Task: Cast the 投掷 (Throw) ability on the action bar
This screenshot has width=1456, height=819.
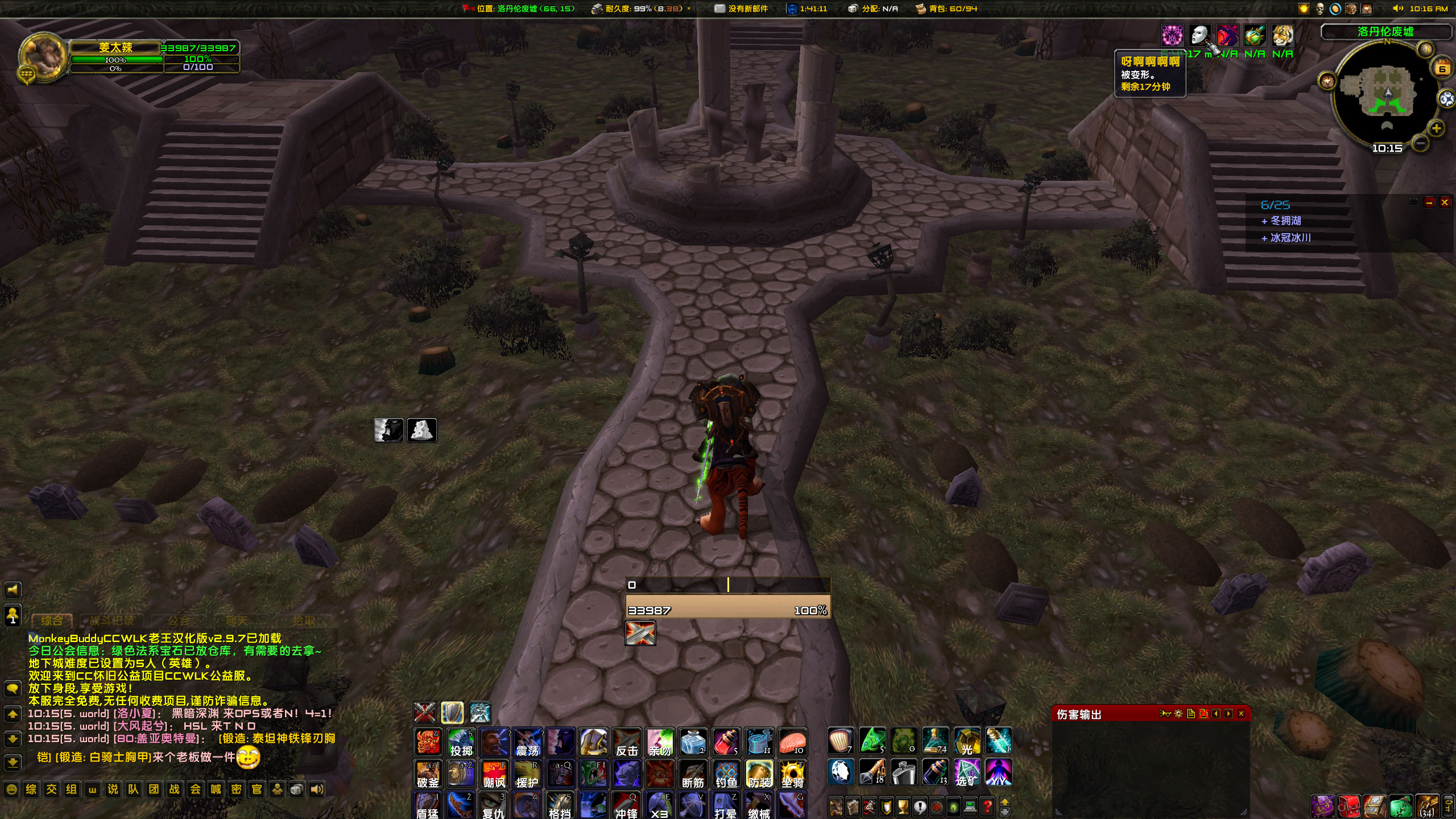Action: (x=461, y=743)
